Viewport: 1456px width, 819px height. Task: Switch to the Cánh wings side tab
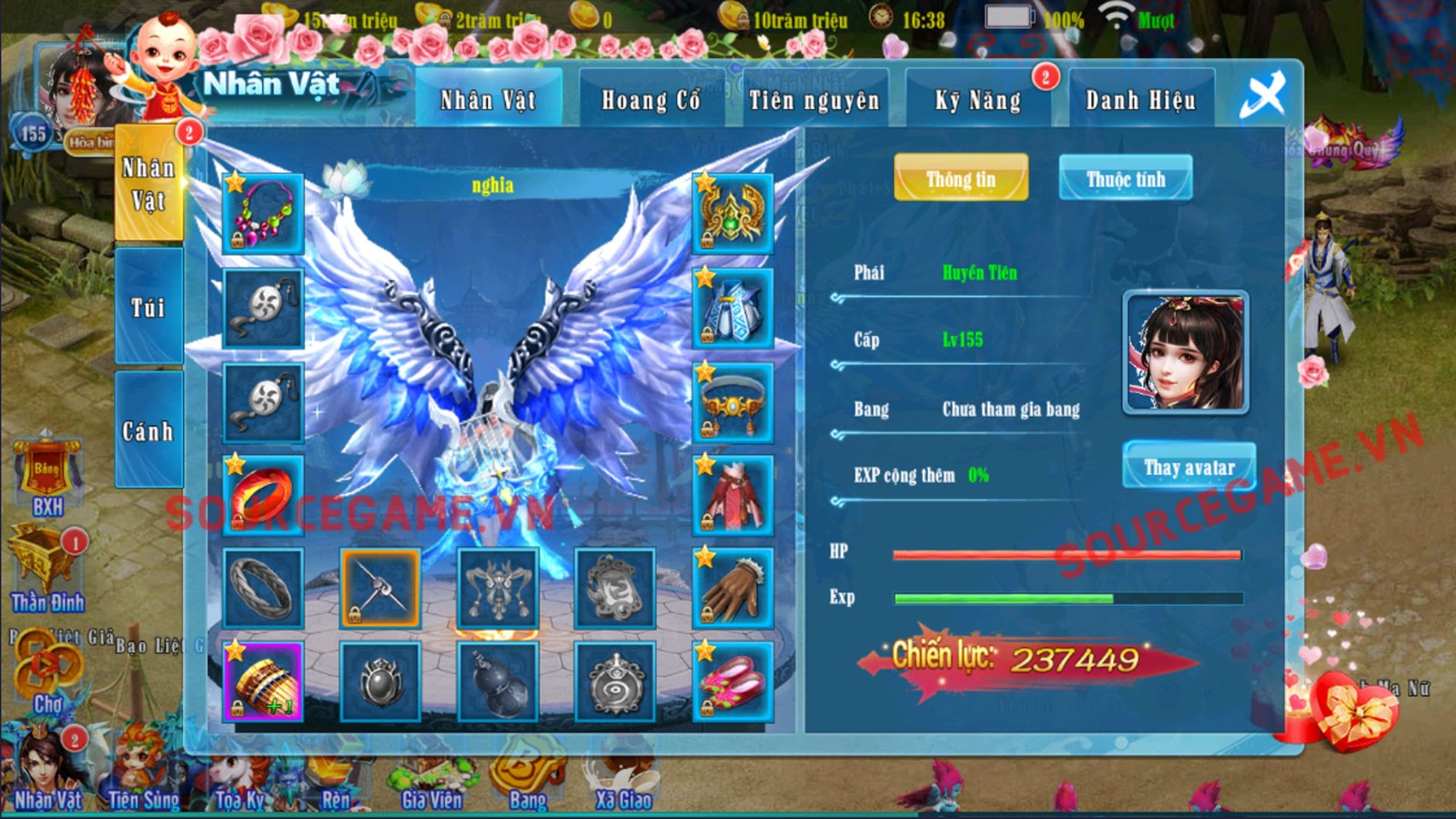point(148,430)
